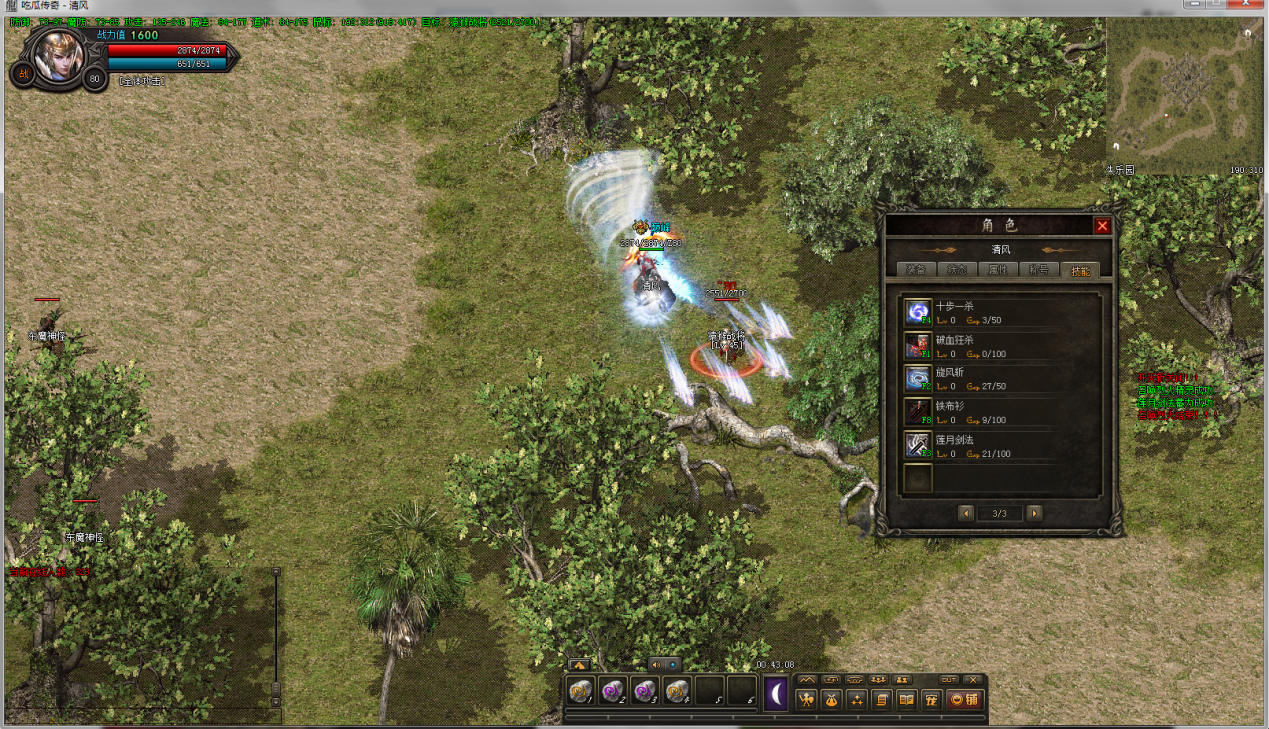
Task: Open the red 铺 shop button
Action: 962,700
